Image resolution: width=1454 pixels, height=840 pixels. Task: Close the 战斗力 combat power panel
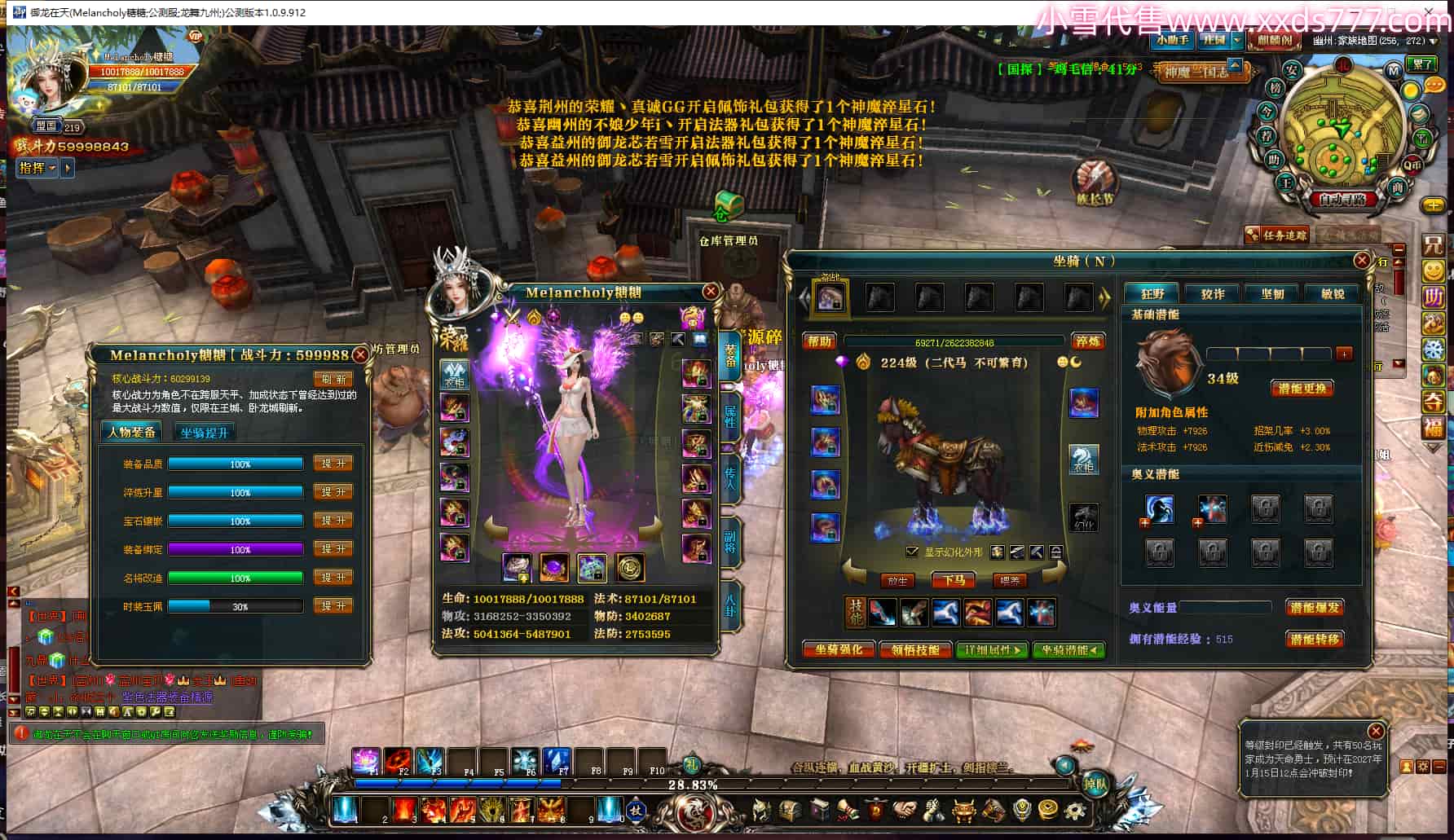(x=359, y=355)
